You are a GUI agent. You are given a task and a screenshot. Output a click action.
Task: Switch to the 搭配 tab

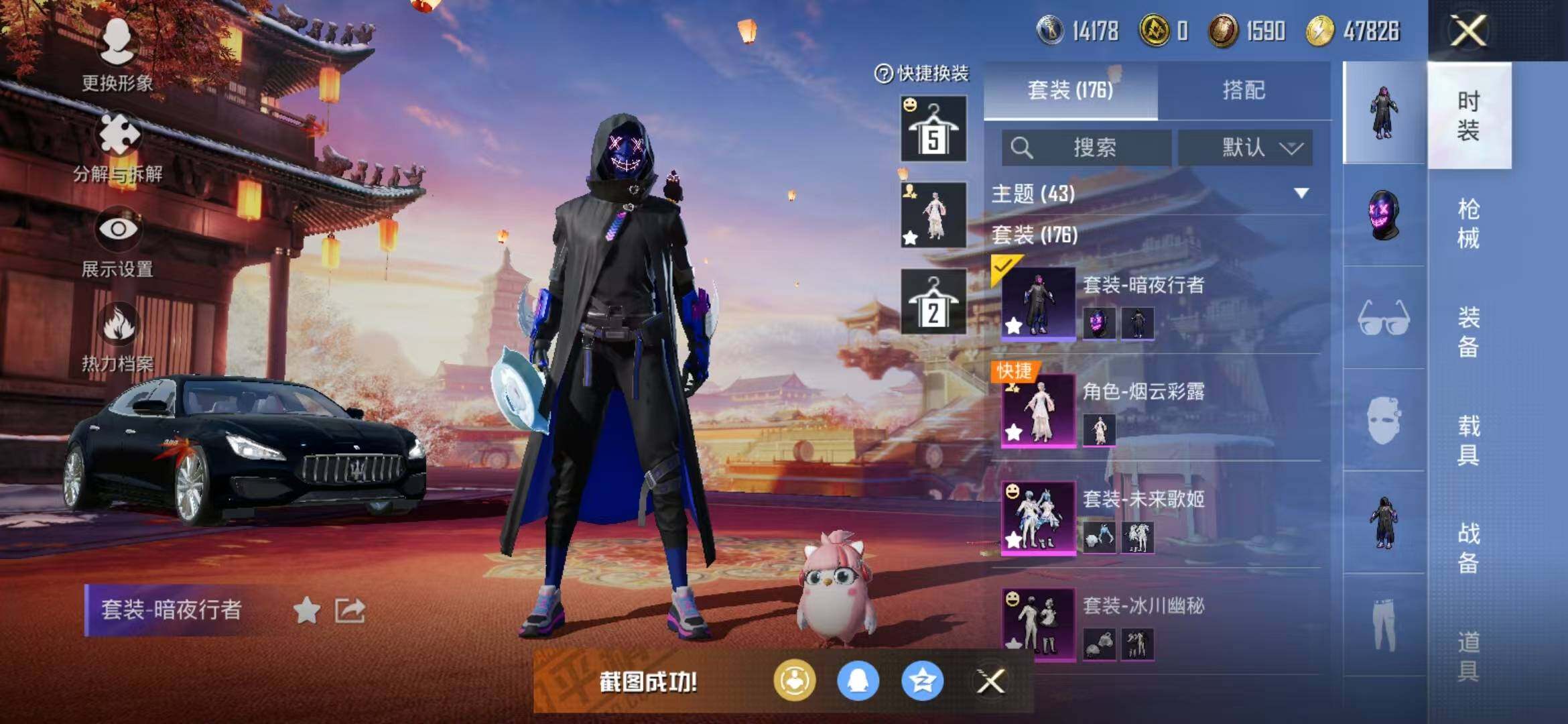[x=1243, y=90]
